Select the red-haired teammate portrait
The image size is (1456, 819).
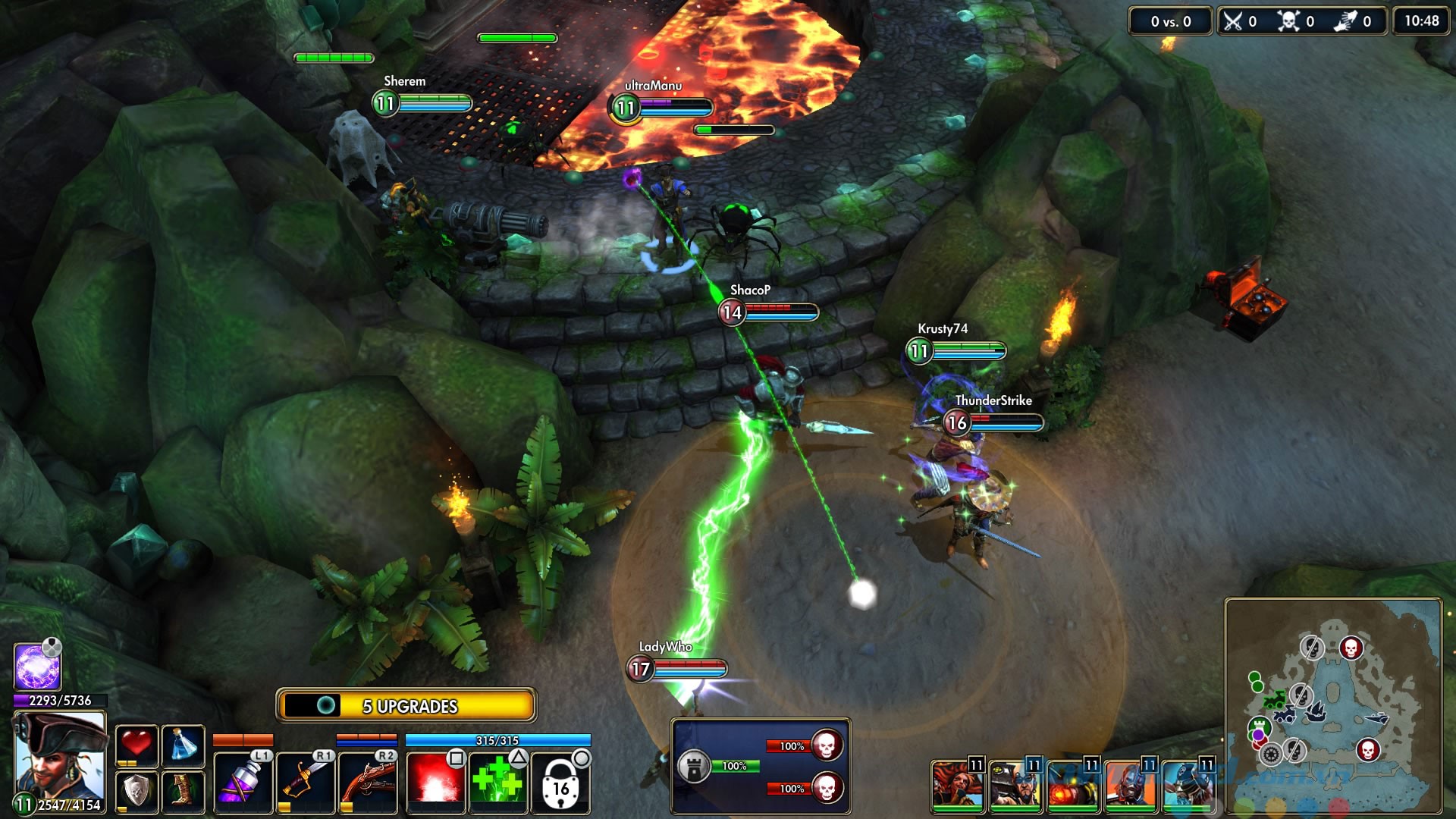(x=957, y=784)
